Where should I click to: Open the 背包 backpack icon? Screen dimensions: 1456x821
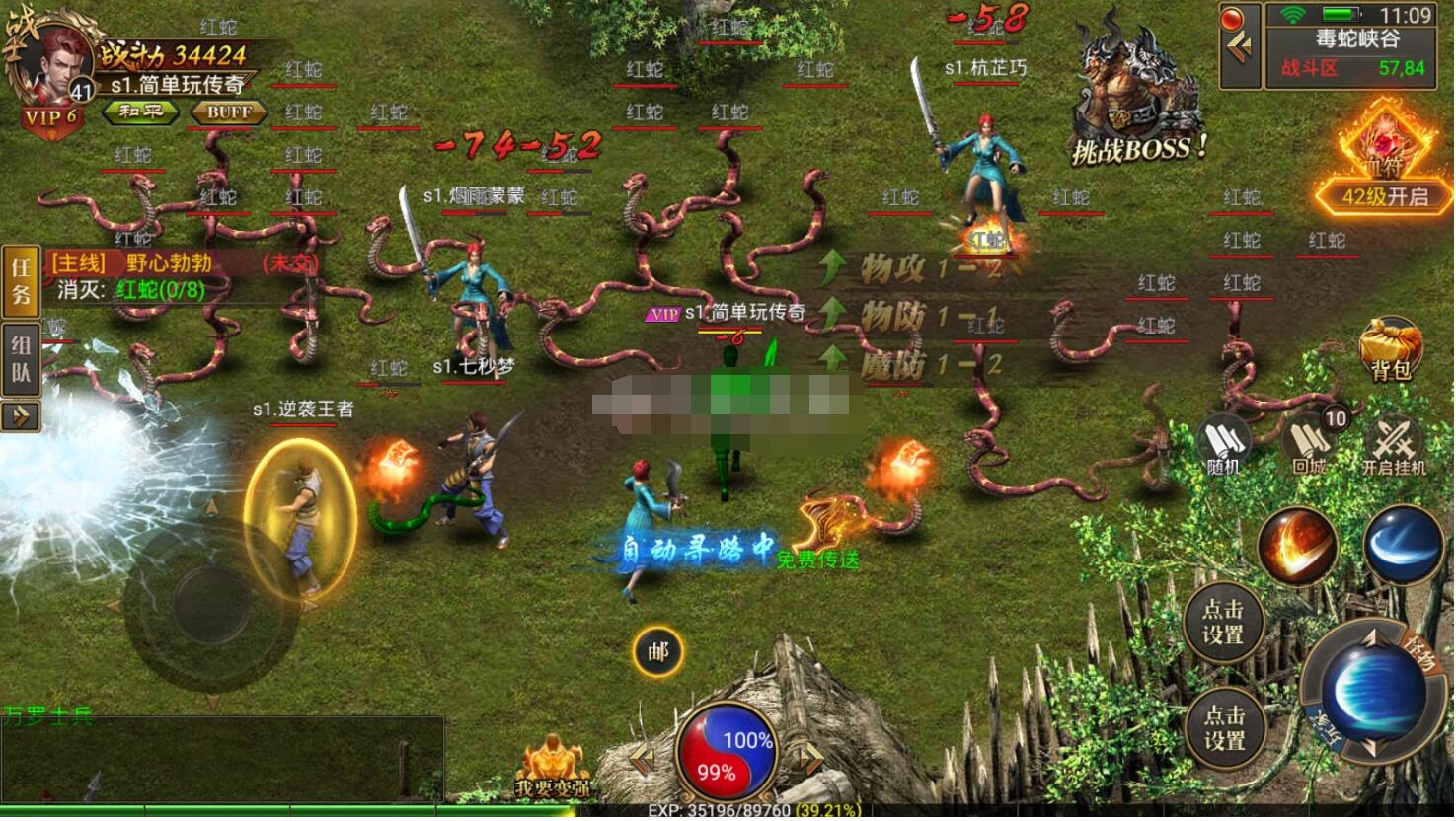click(x=1392, y=350)
